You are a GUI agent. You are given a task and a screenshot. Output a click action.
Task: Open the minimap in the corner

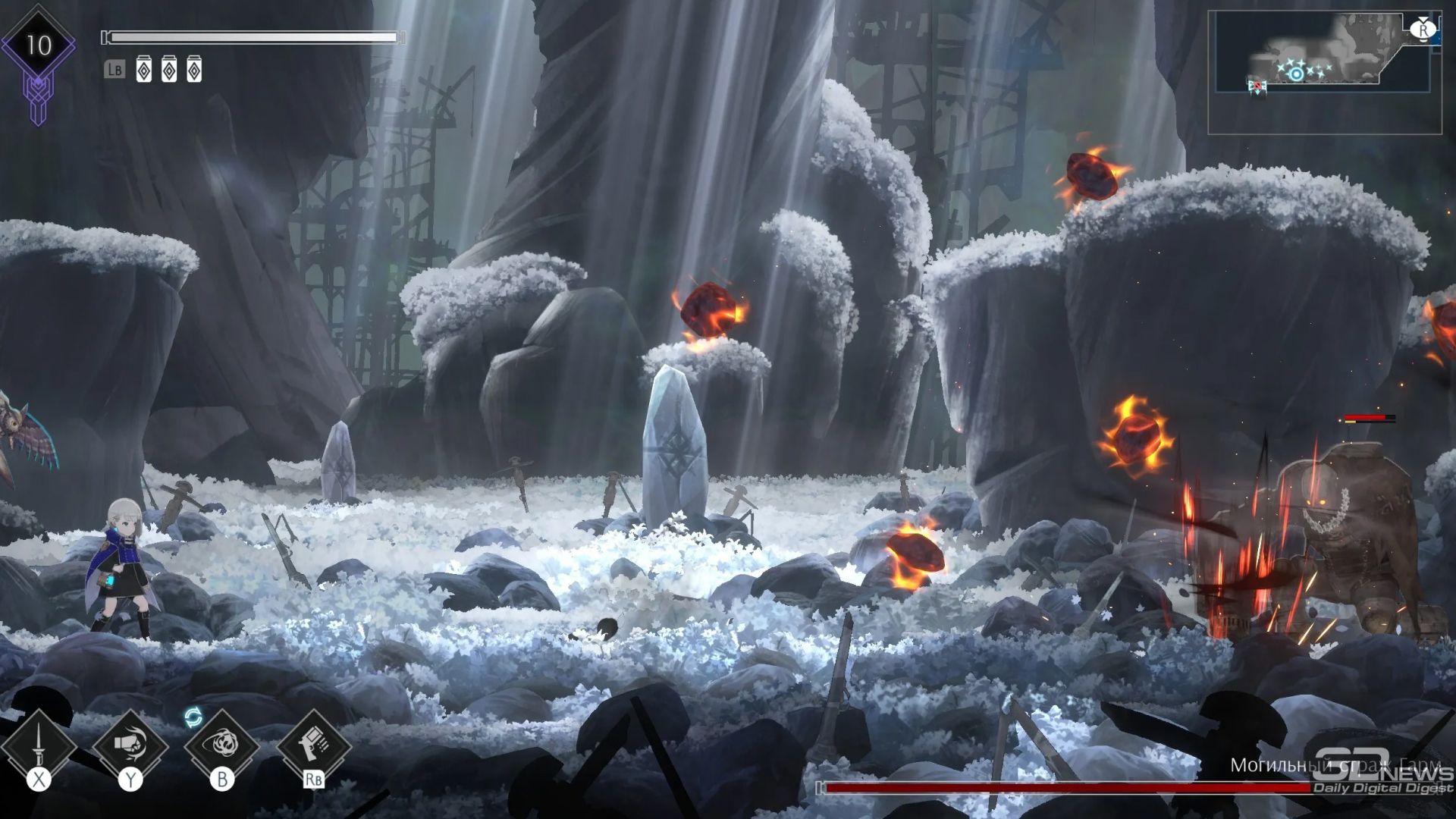(x=1324, y=73)
